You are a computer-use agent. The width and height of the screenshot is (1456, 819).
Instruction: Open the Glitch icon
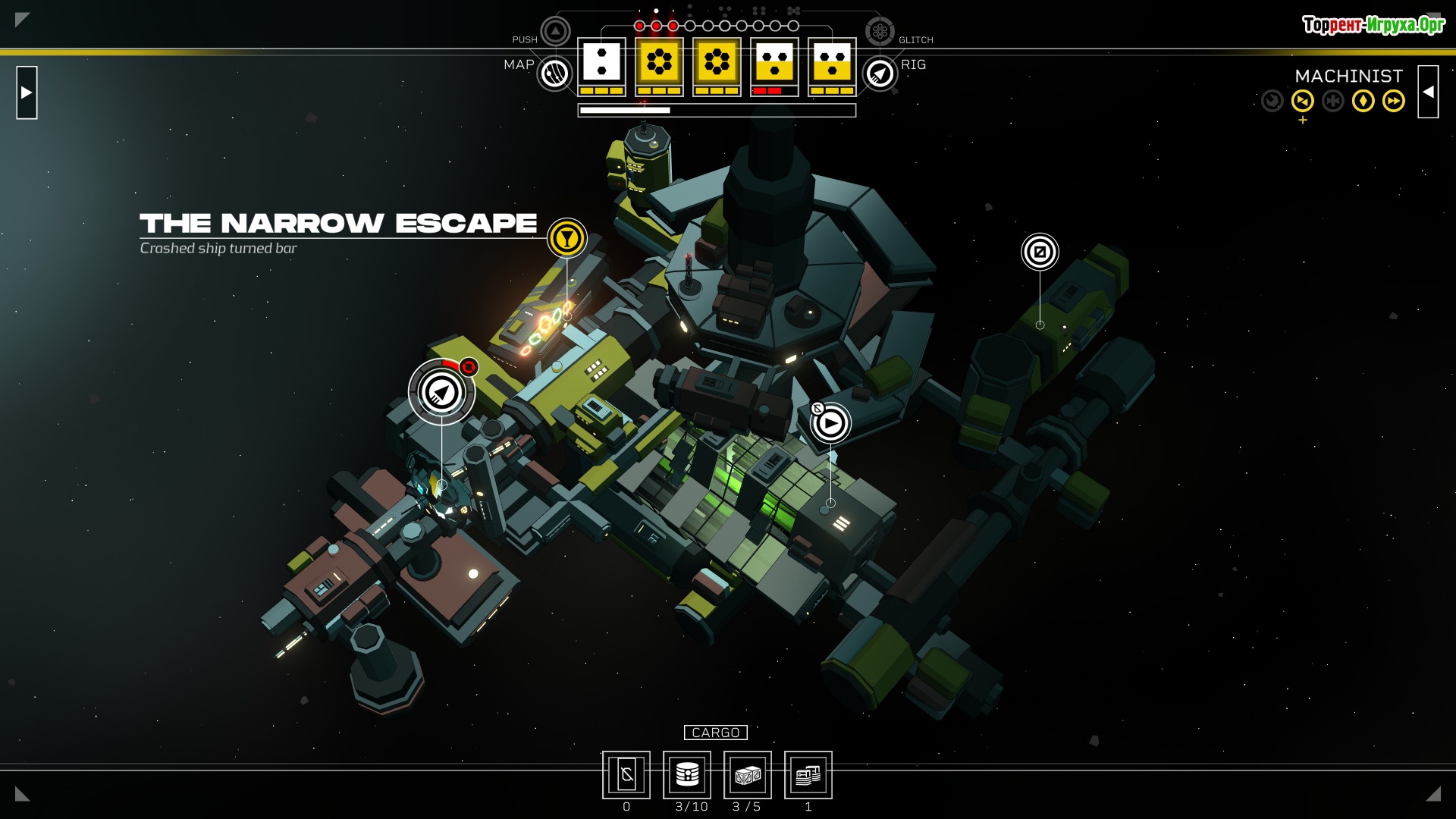click(880, 32)
